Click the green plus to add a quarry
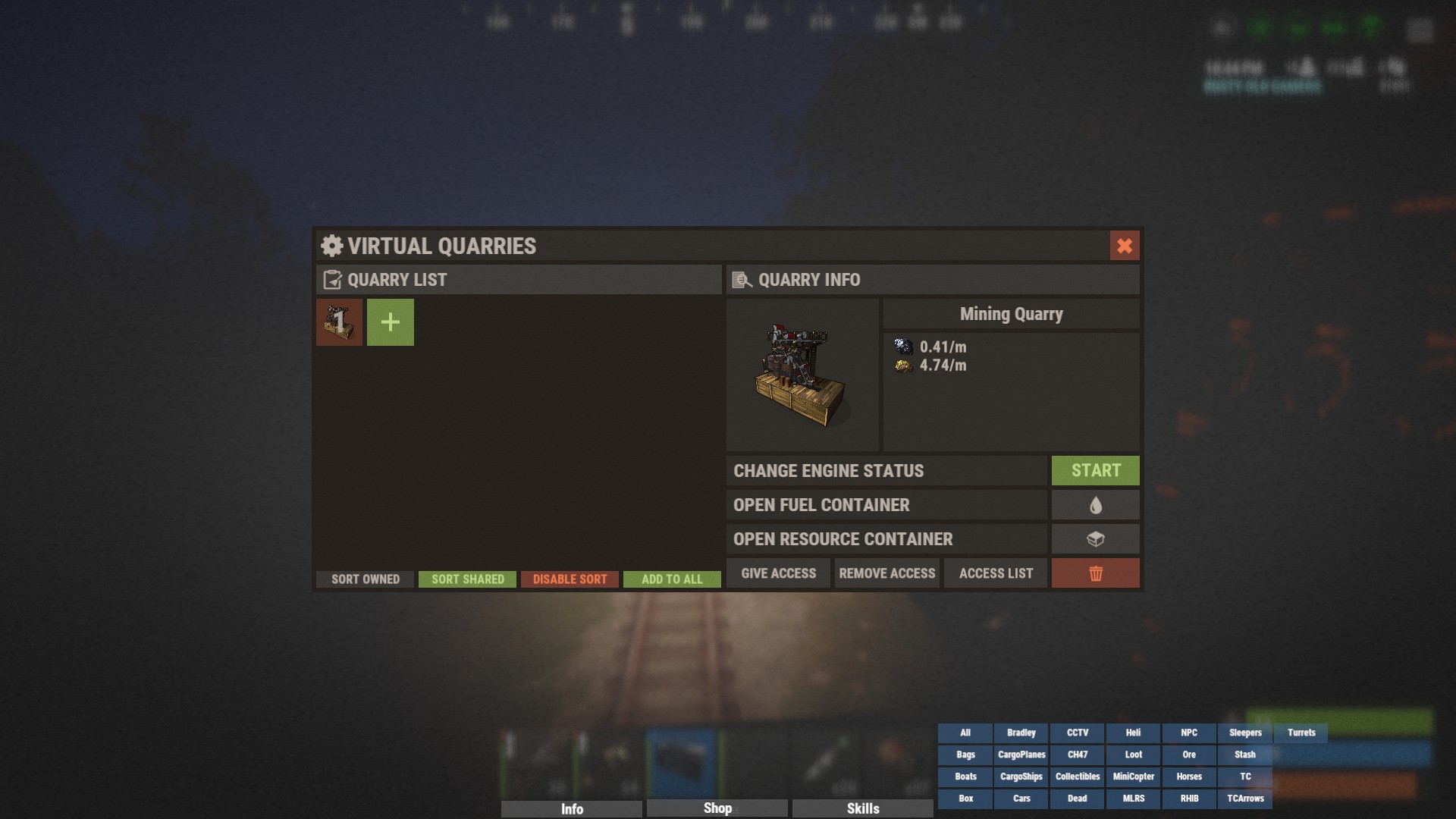 click(390, 322)
